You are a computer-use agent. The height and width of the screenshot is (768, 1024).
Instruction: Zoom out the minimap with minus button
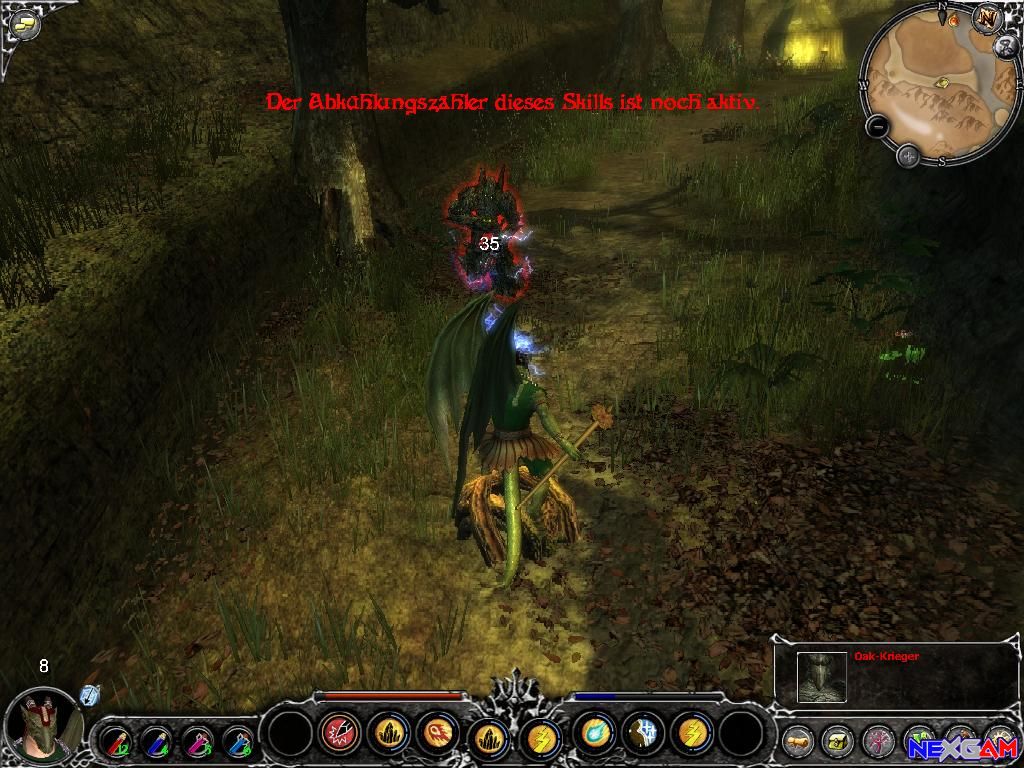tap(877, 127)
